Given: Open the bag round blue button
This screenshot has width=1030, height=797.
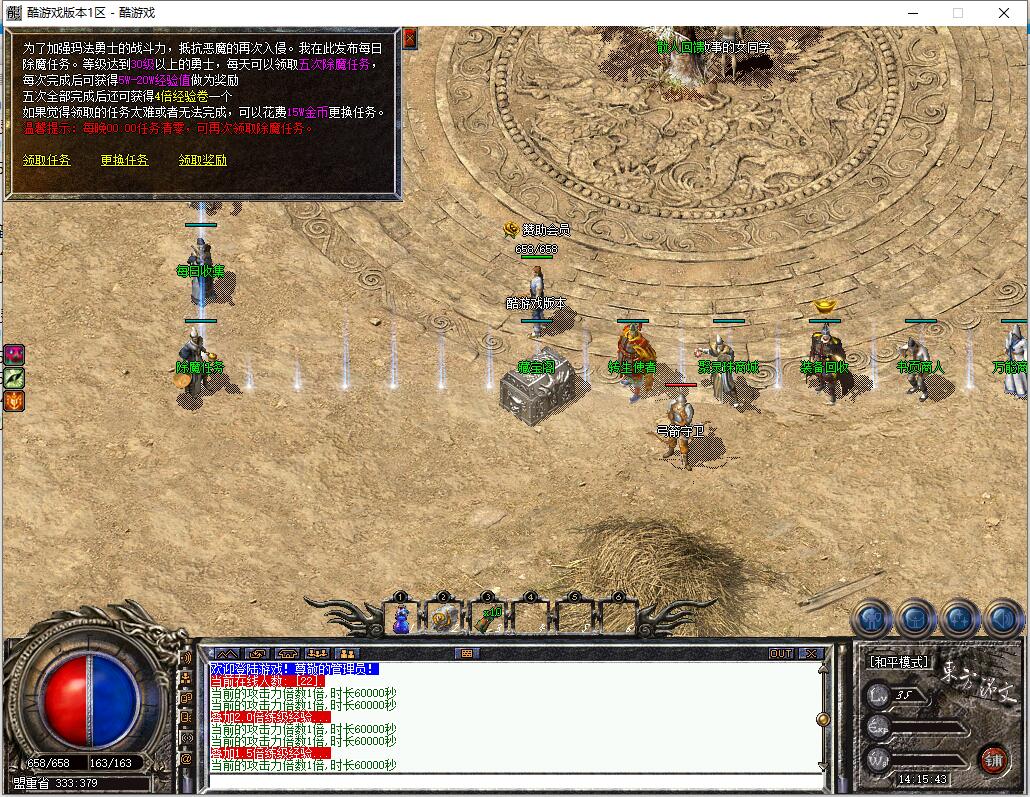Looking at the screenshot, I should pyautogui.click(x=914, y=619).
